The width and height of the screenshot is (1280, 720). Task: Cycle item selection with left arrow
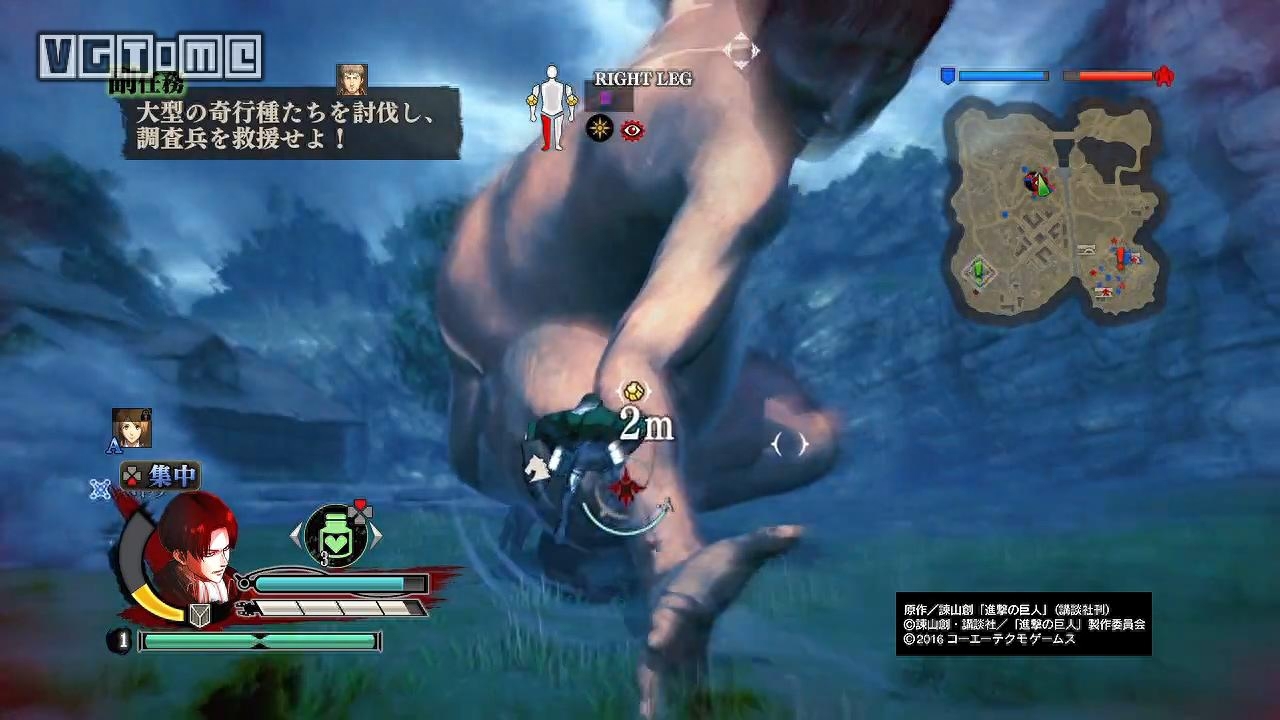pyautogui.click(x=295, y=535)
